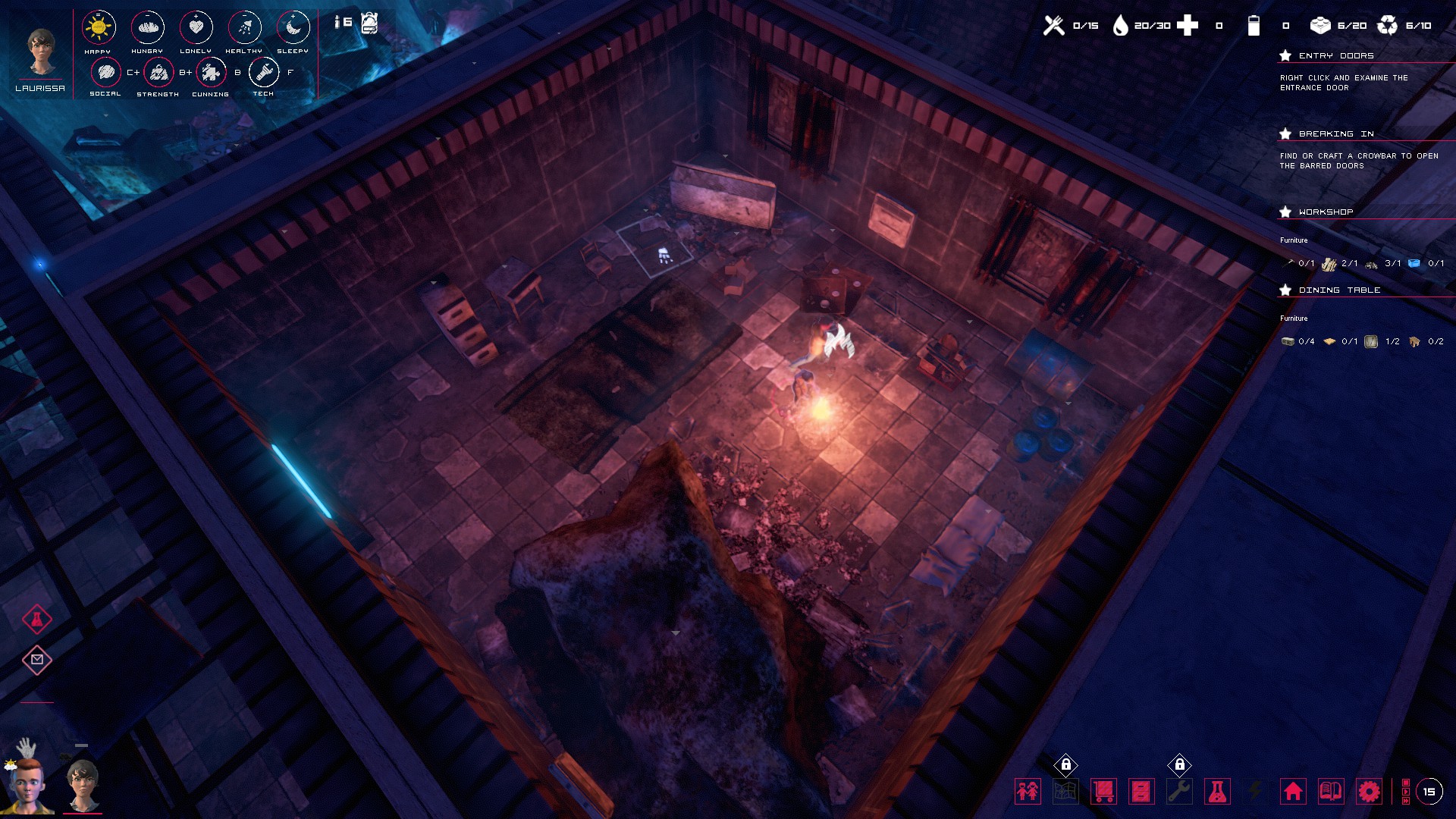
Task: Open the settings gear menu
Action: point(1369,791)
